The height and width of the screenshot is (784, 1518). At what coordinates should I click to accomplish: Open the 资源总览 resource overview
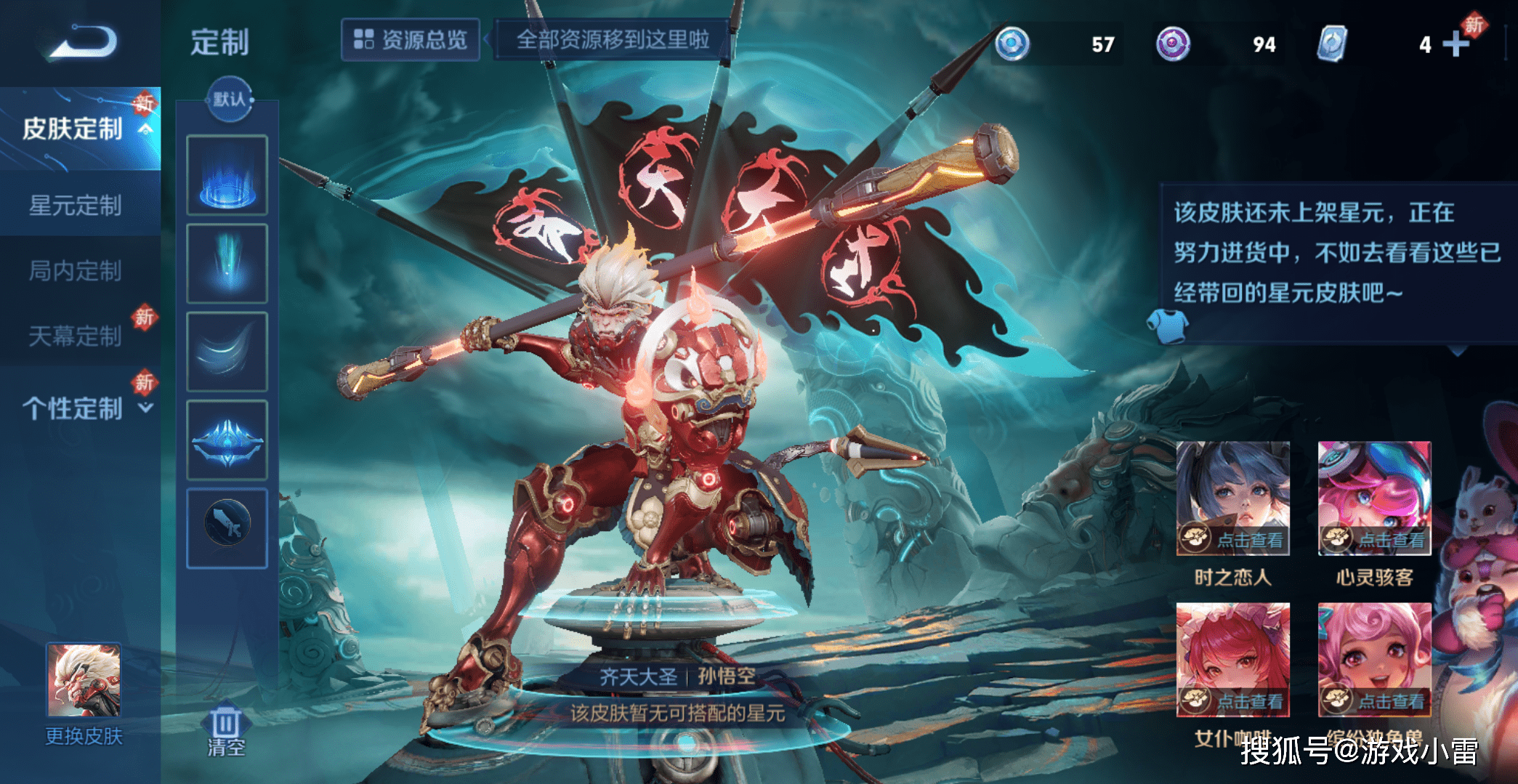click(x=411, y=40)
